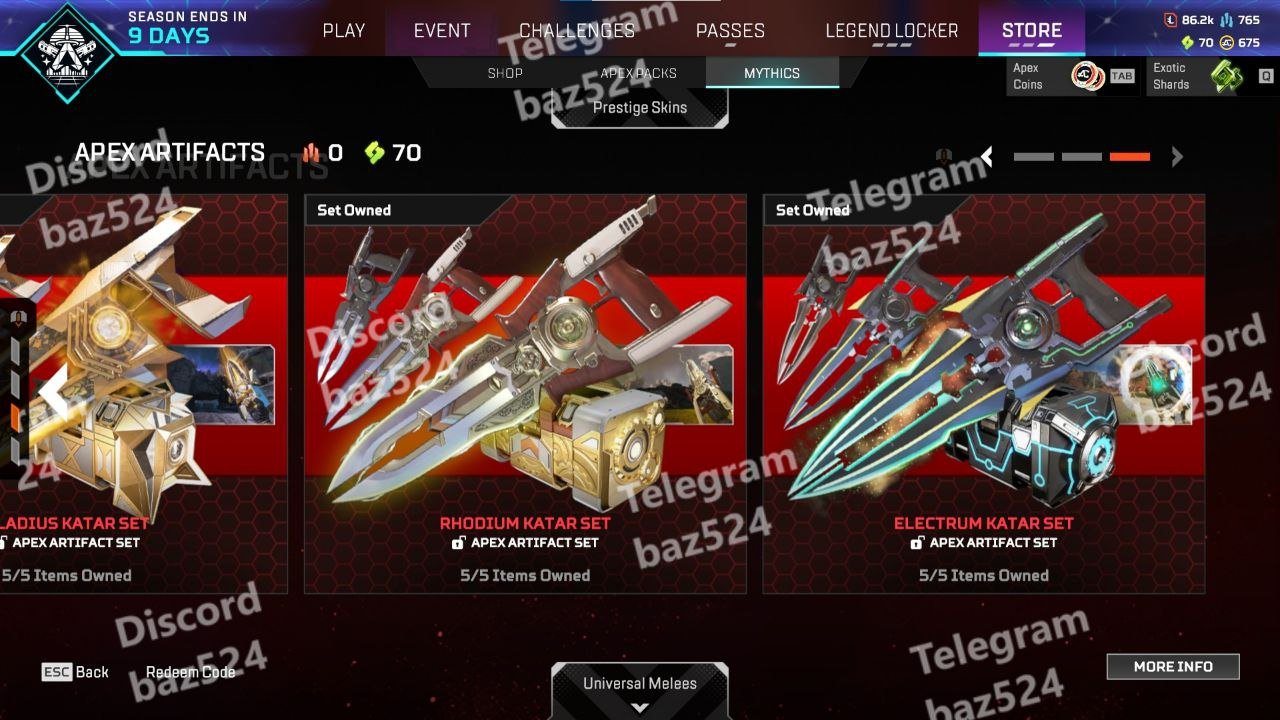The height and width of the screenshot is (720, 1280).
Task: Open the Legend Locker tab
Action: click(892, 30)
